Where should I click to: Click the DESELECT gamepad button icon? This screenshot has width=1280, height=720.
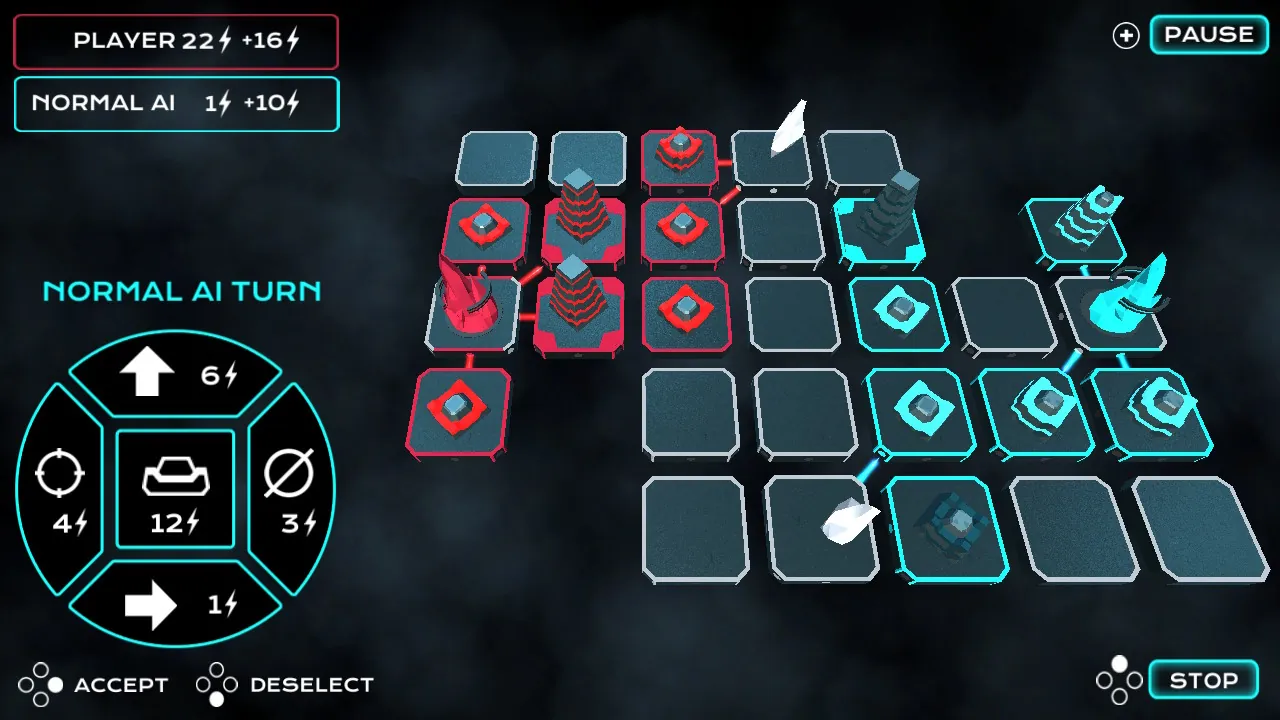(x=215, y=684)
